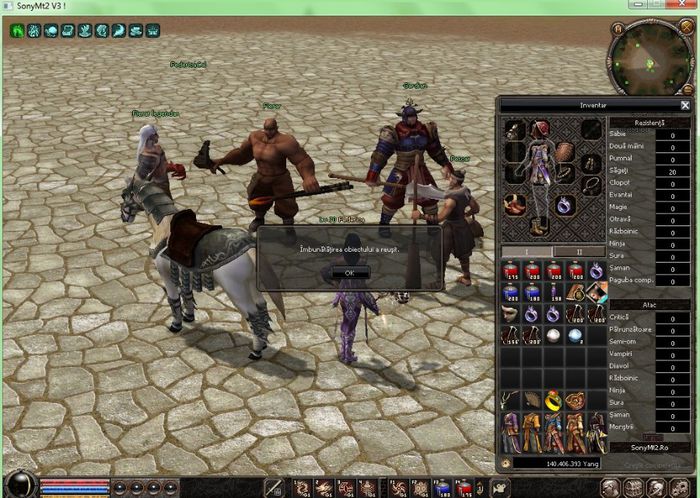Close the Inventar window

coord(685,104)
